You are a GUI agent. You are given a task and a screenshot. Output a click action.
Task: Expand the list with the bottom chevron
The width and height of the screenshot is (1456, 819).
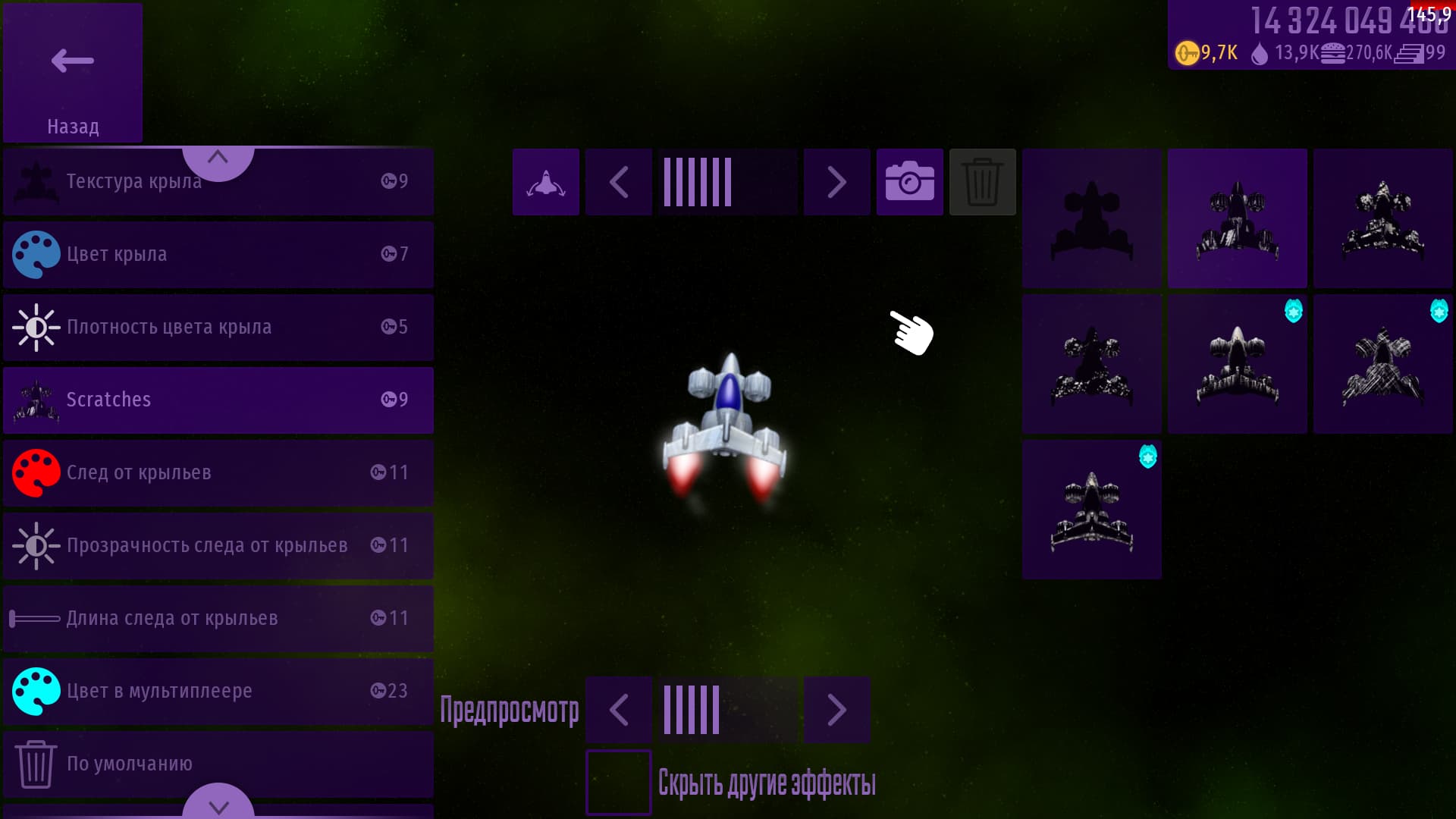[218, 804]
